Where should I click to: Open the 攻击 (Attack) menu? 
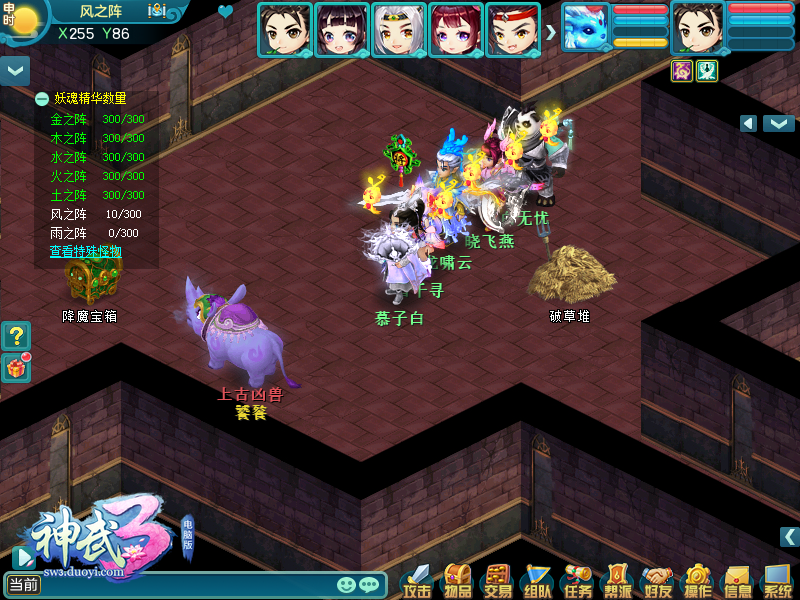click(x=417, y=581)
